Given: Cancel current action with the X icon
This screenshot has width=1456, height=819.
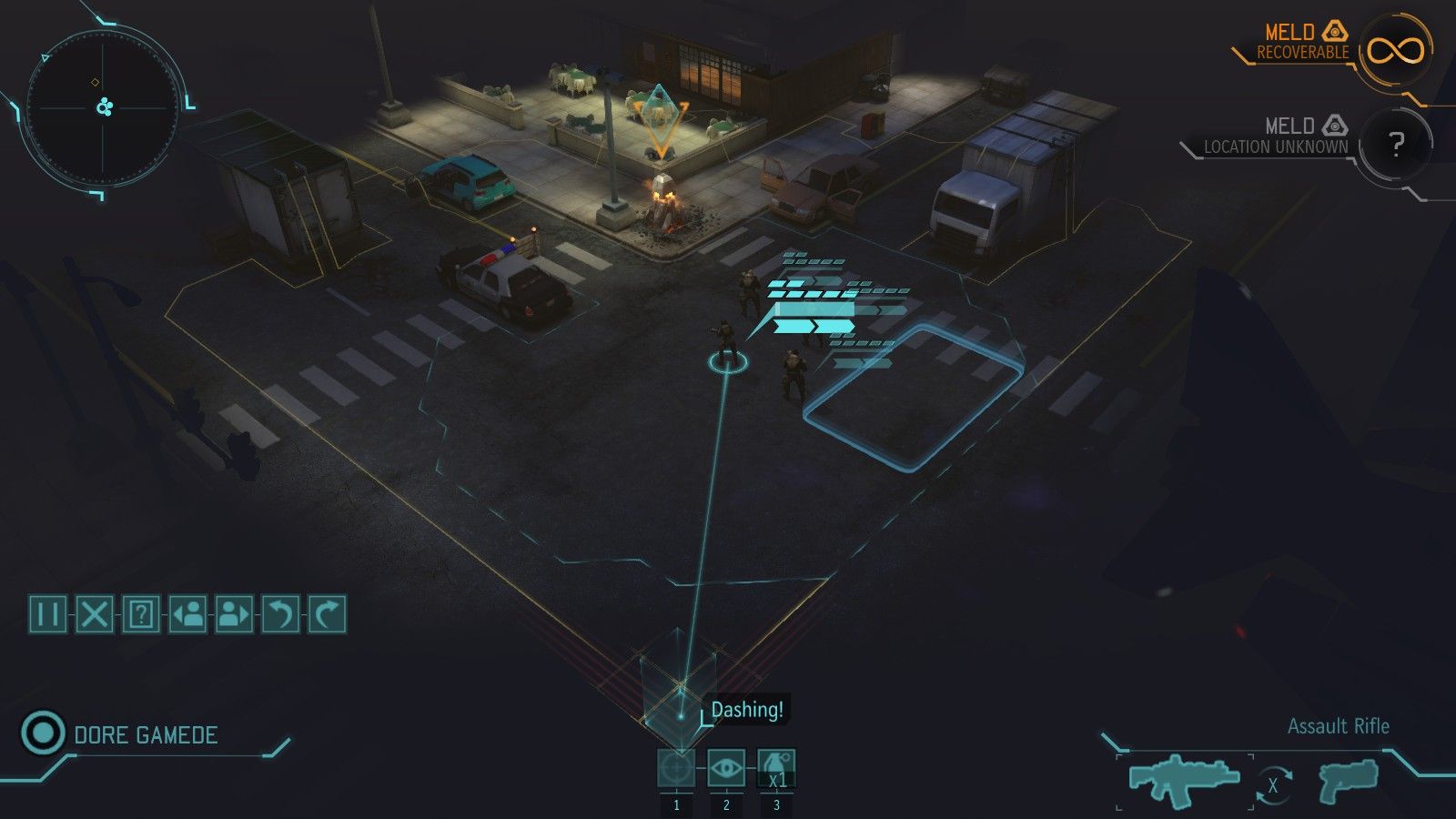Looking at the screenshot, I should 96,613.
